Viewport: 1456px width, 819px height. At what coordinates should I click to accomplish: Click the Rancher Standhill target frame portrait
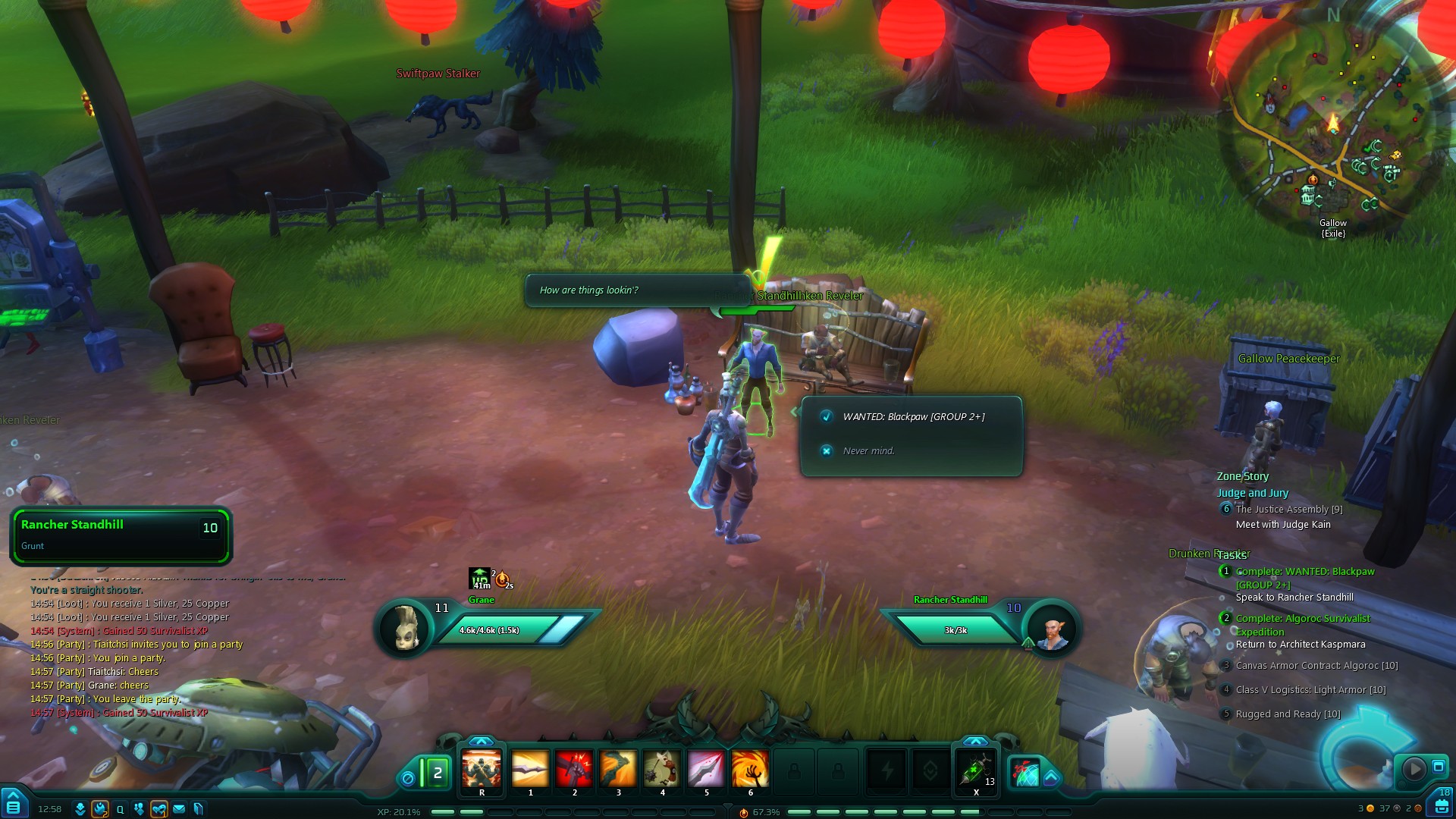coord(1051,630)
